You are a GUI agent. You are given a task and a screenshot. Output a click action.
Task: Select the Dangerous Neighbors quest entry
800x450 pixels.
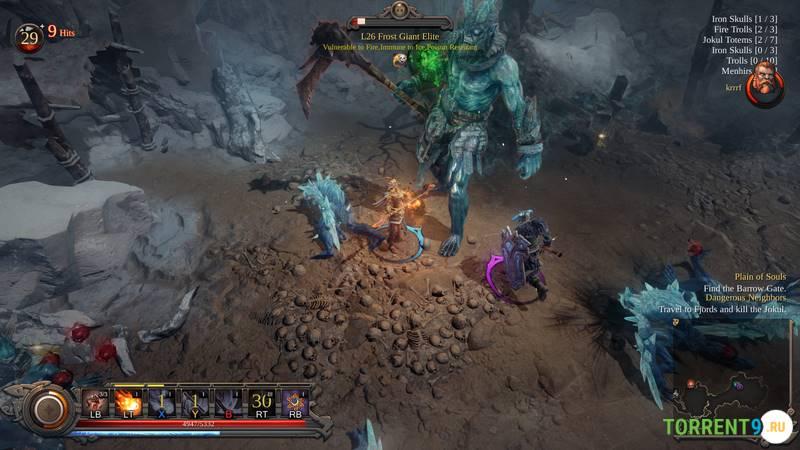(x=746, y=298)
